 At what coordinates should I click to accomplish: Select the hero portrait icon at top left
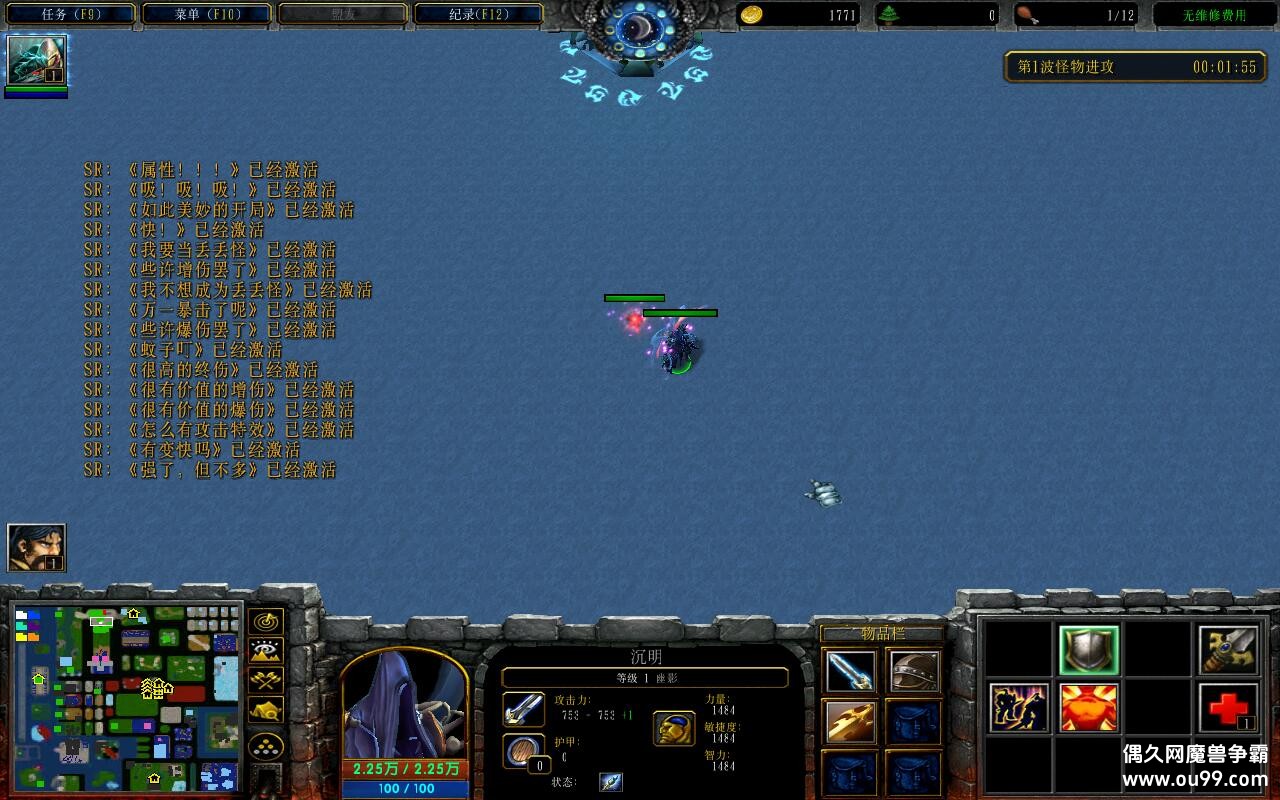(x=35, y=62)
